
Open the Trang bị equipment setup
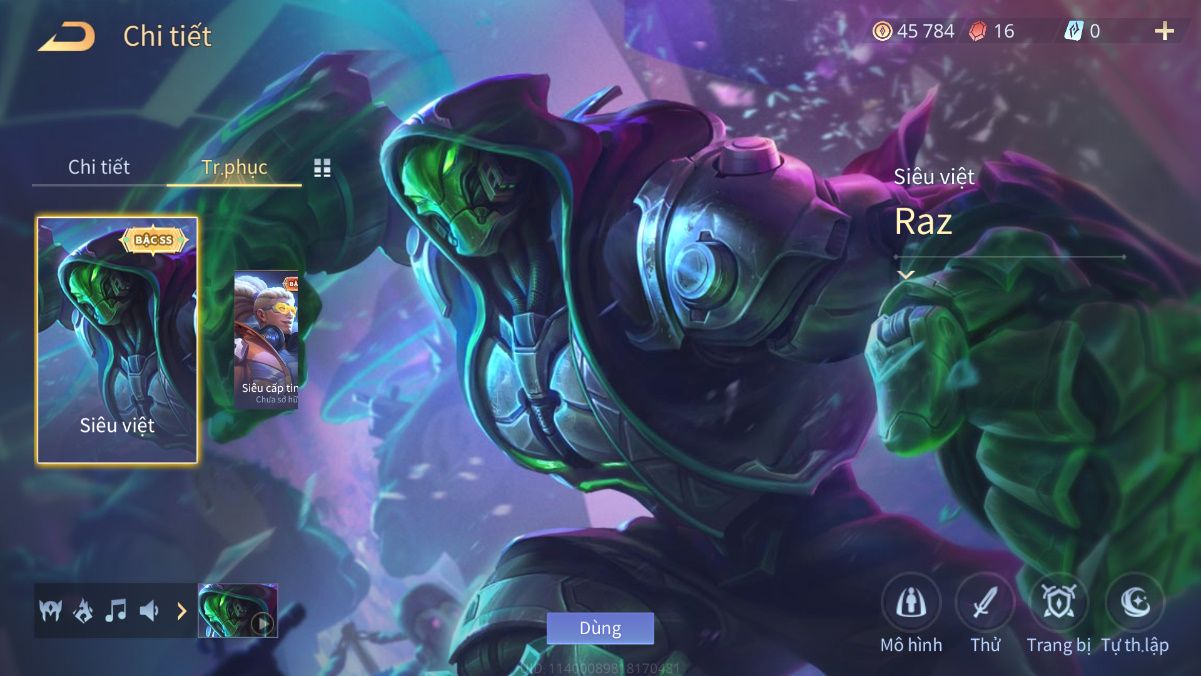[1059, 603]
